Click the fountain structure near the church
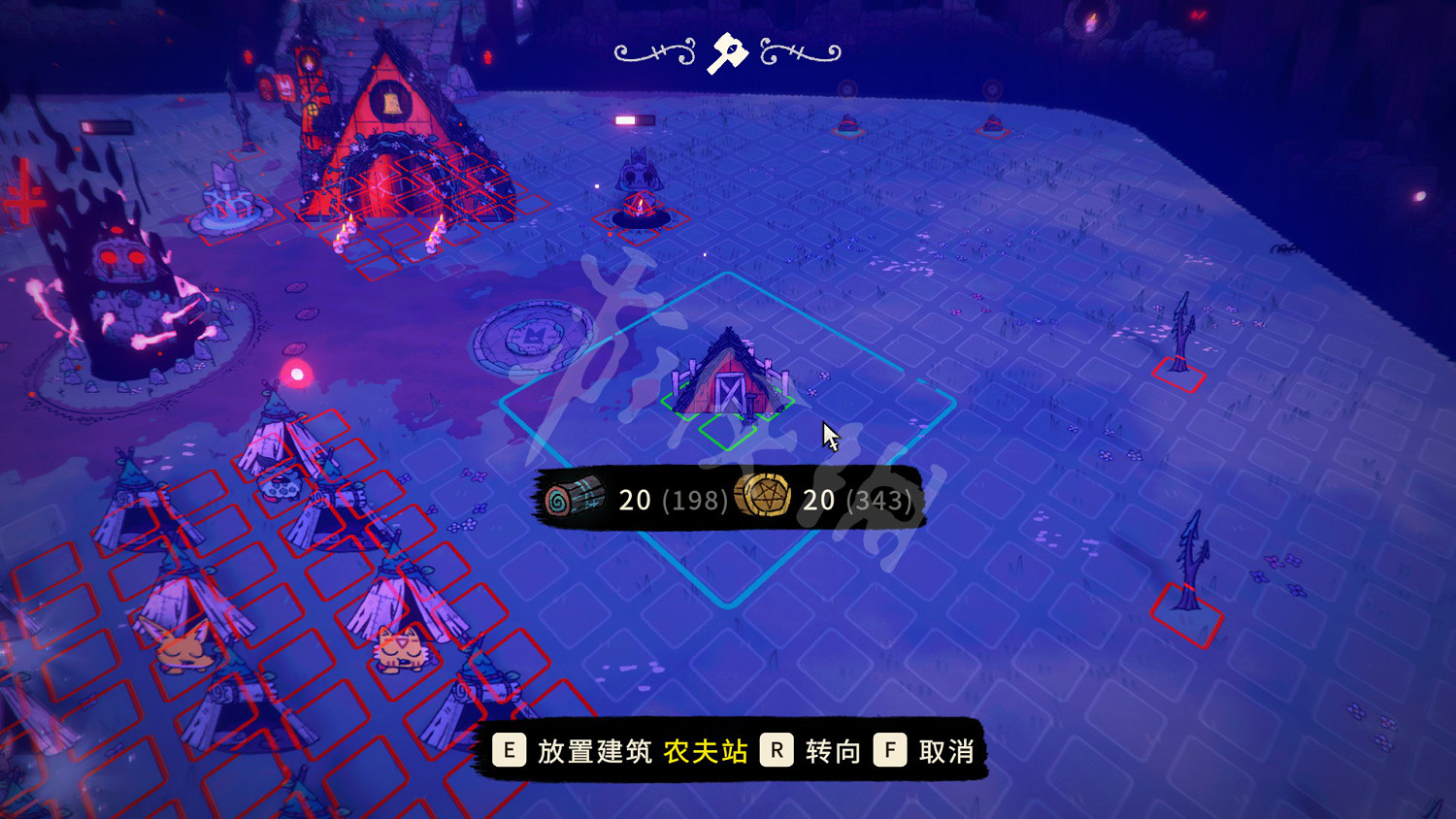The width and height of the screenshot is (1456, 819). 230,199
